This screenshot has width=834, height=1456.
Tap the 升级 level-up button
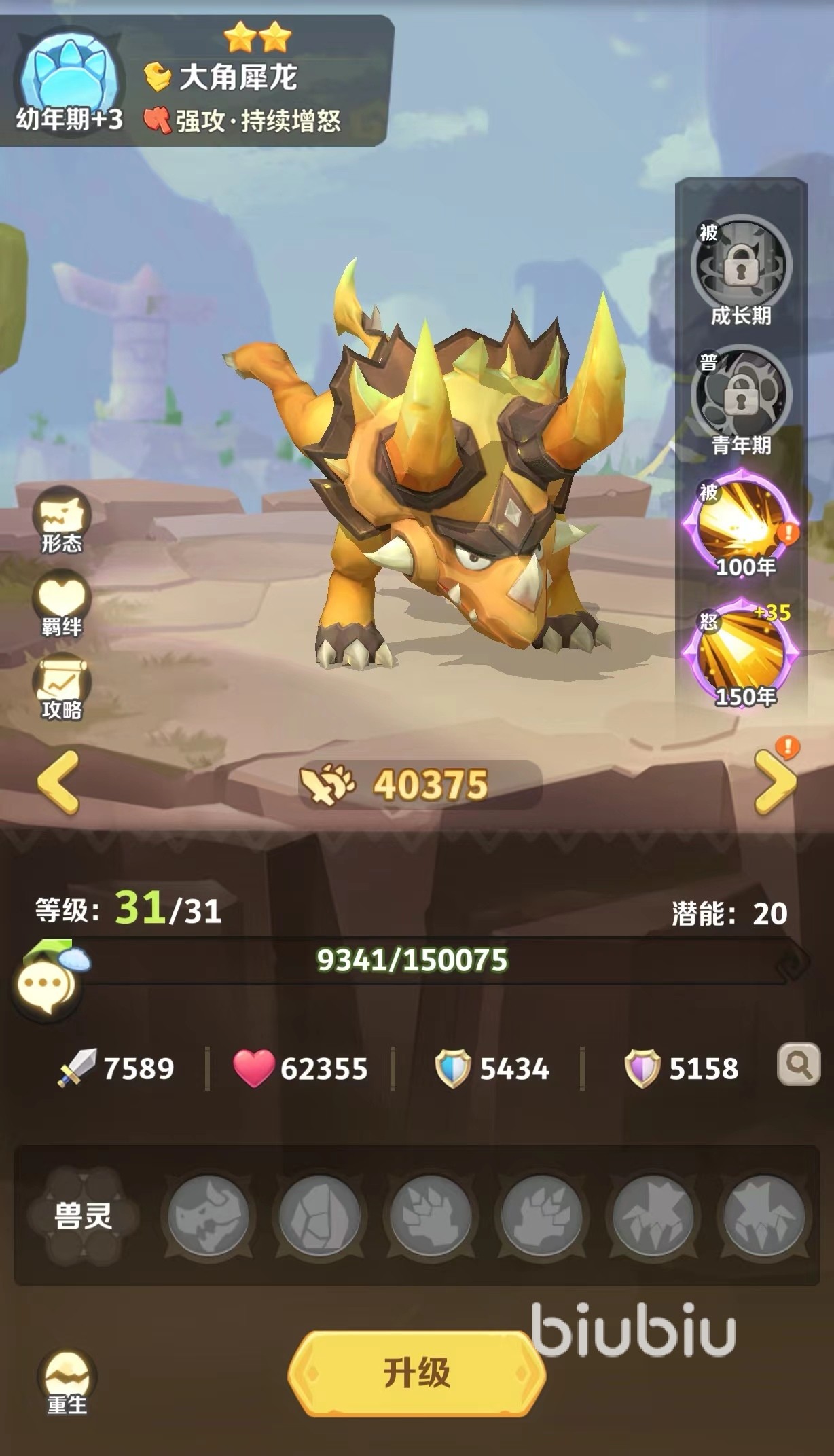tap(416, 1373)
